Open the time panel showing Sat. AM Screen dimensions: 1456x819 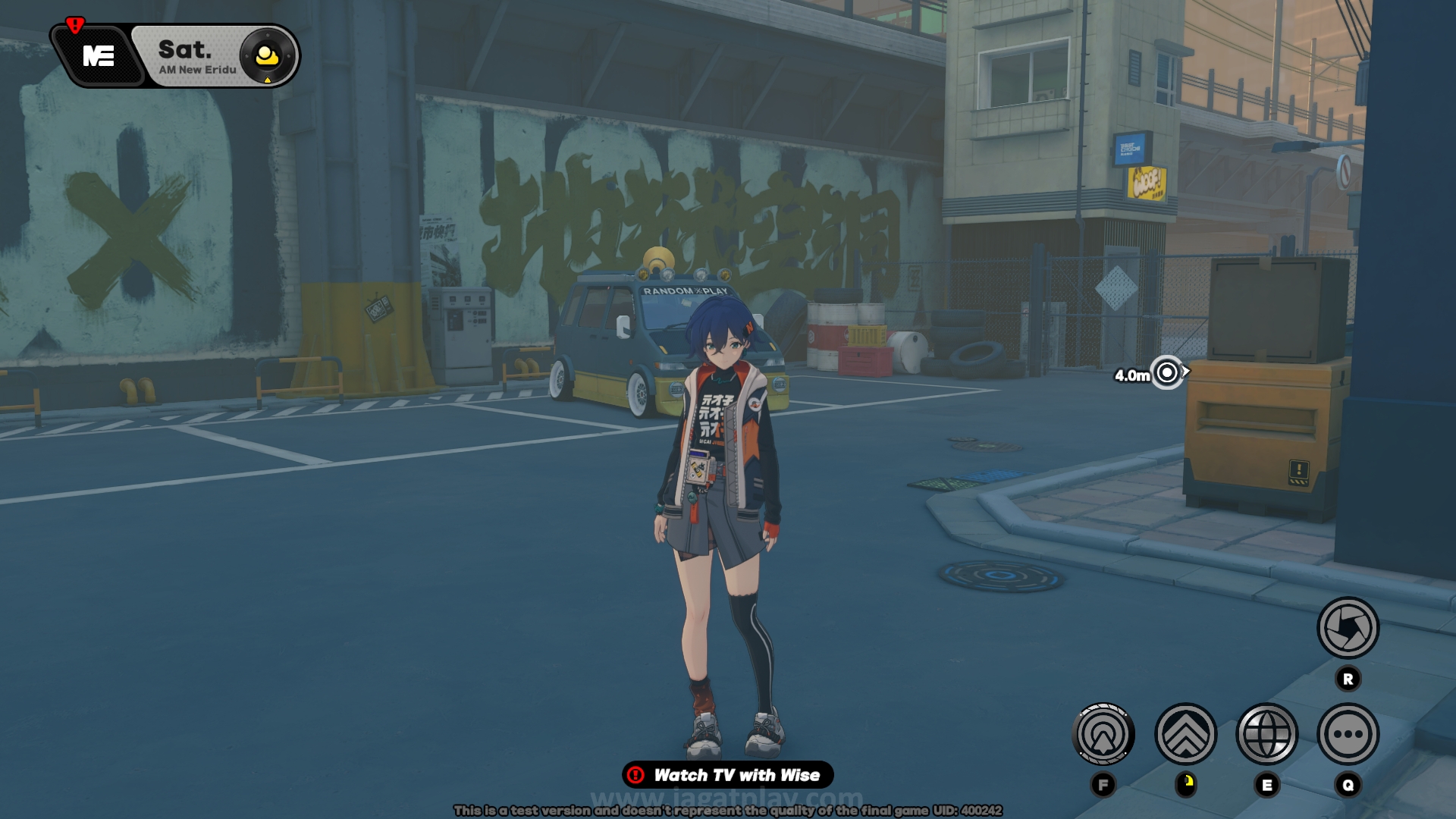199,57
